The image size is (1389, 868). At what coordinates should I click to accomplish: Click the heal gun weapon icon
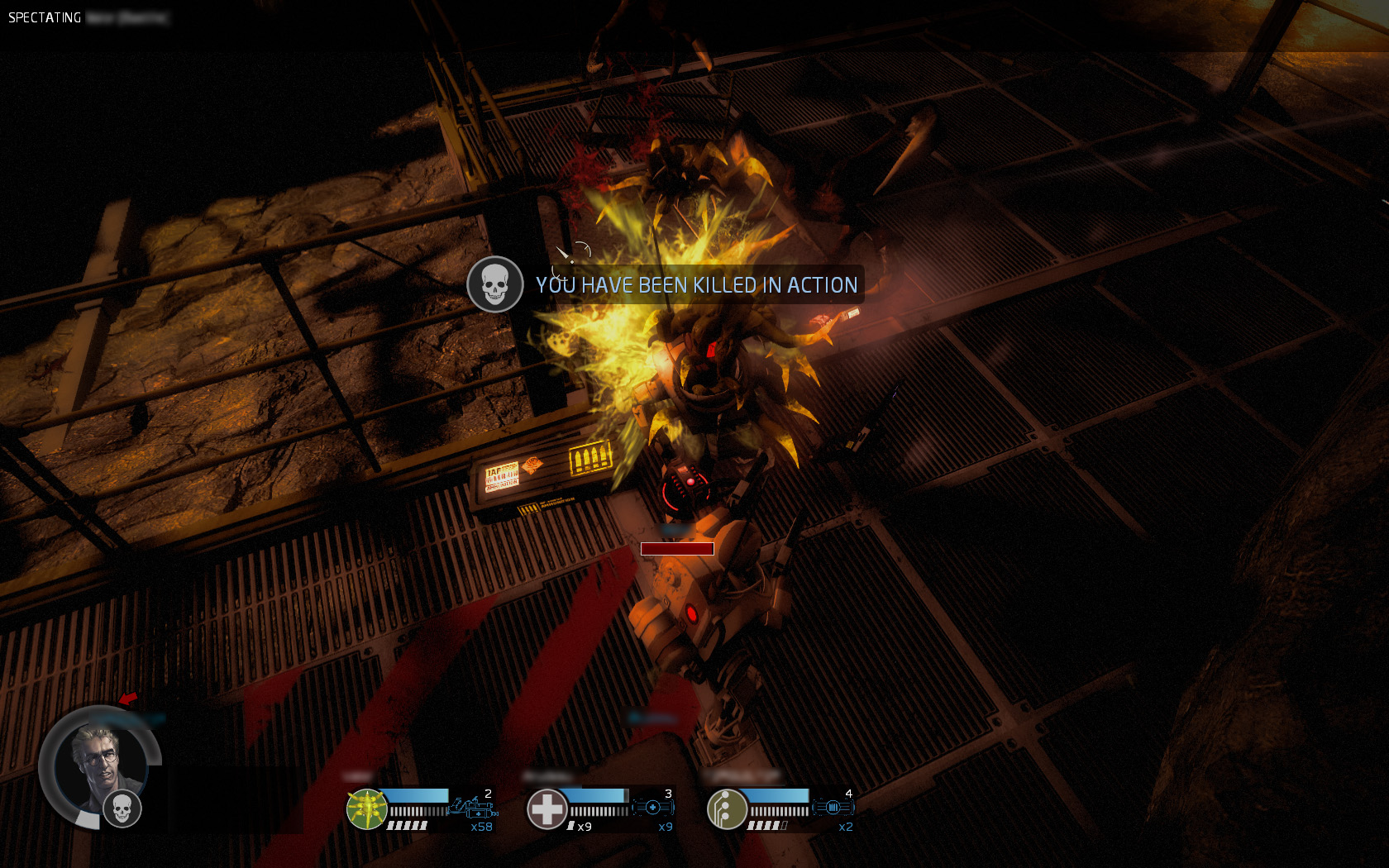tap(472, 807)
